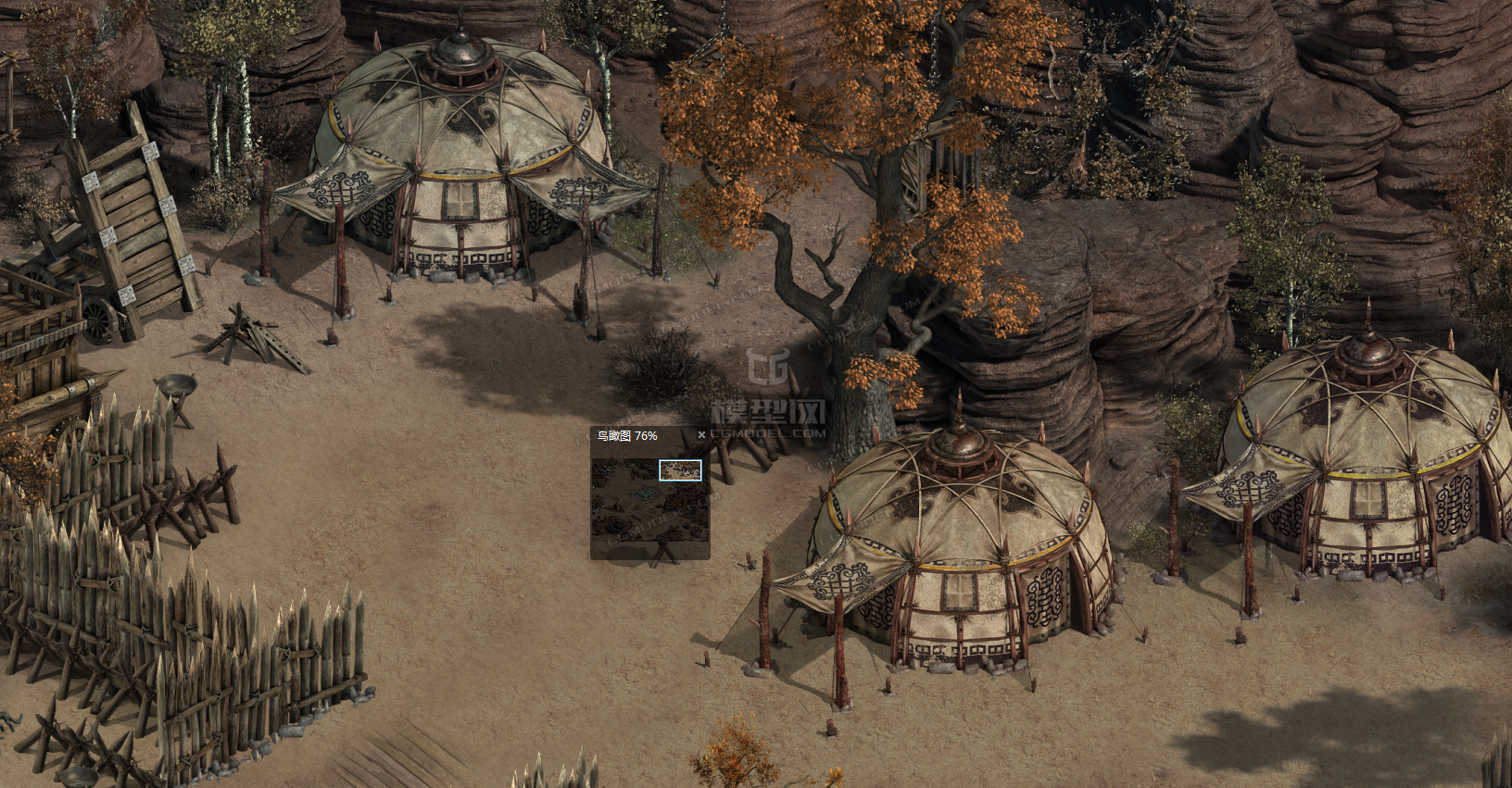This screenshot has width=1512, height=788.
Task: Close the 鸟瞰图 overview panel
Action: tap(701, 435)
